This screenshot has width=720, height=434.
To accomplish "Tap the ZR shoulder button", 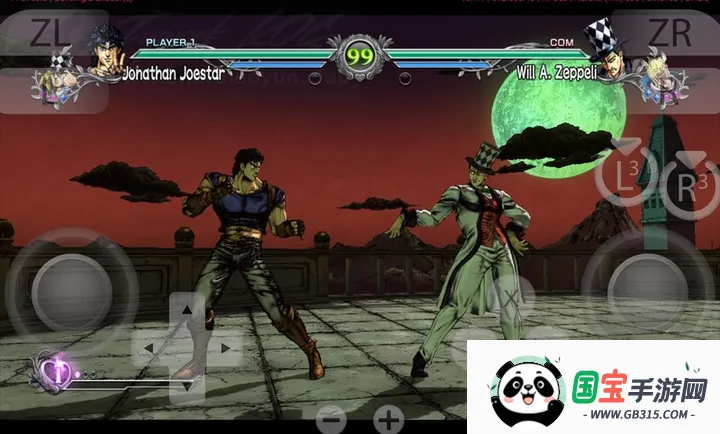I will tap(670, 33).
